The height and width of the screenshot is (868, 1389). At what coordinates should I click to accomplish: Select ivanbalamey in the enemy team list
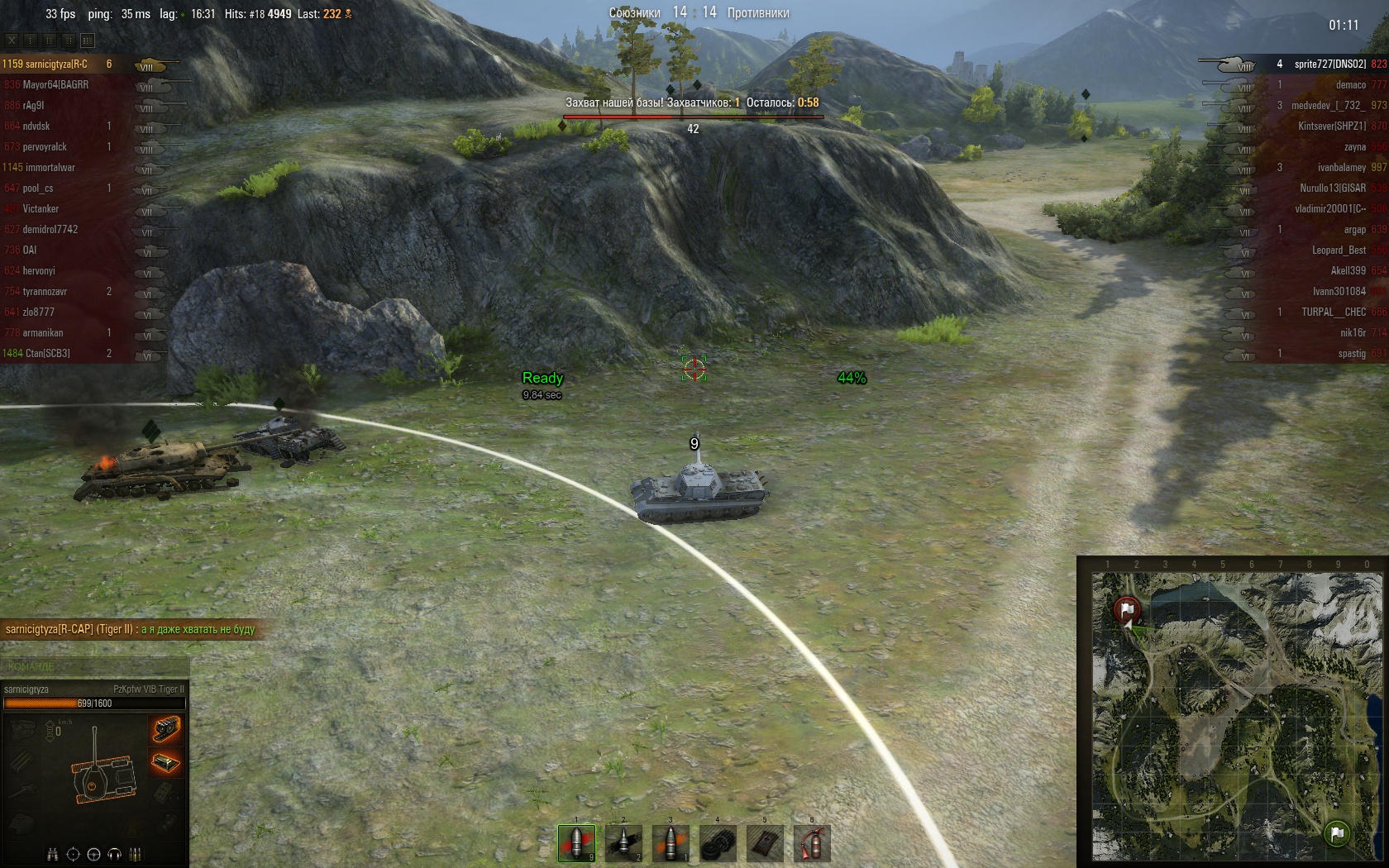tap(1341, 168)
